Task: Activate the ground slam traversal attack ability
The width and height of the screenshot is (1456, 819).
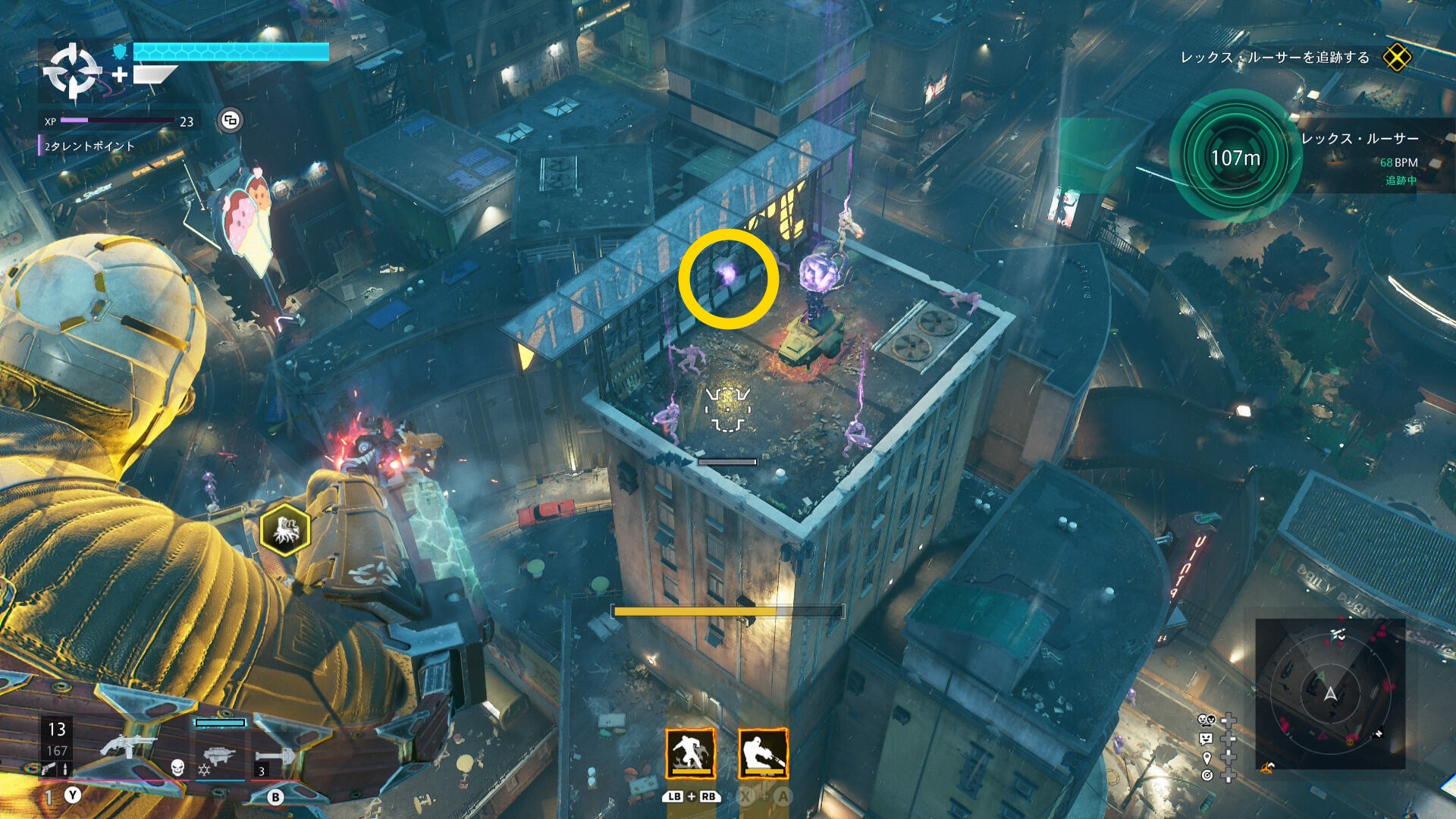Action: 691,753
